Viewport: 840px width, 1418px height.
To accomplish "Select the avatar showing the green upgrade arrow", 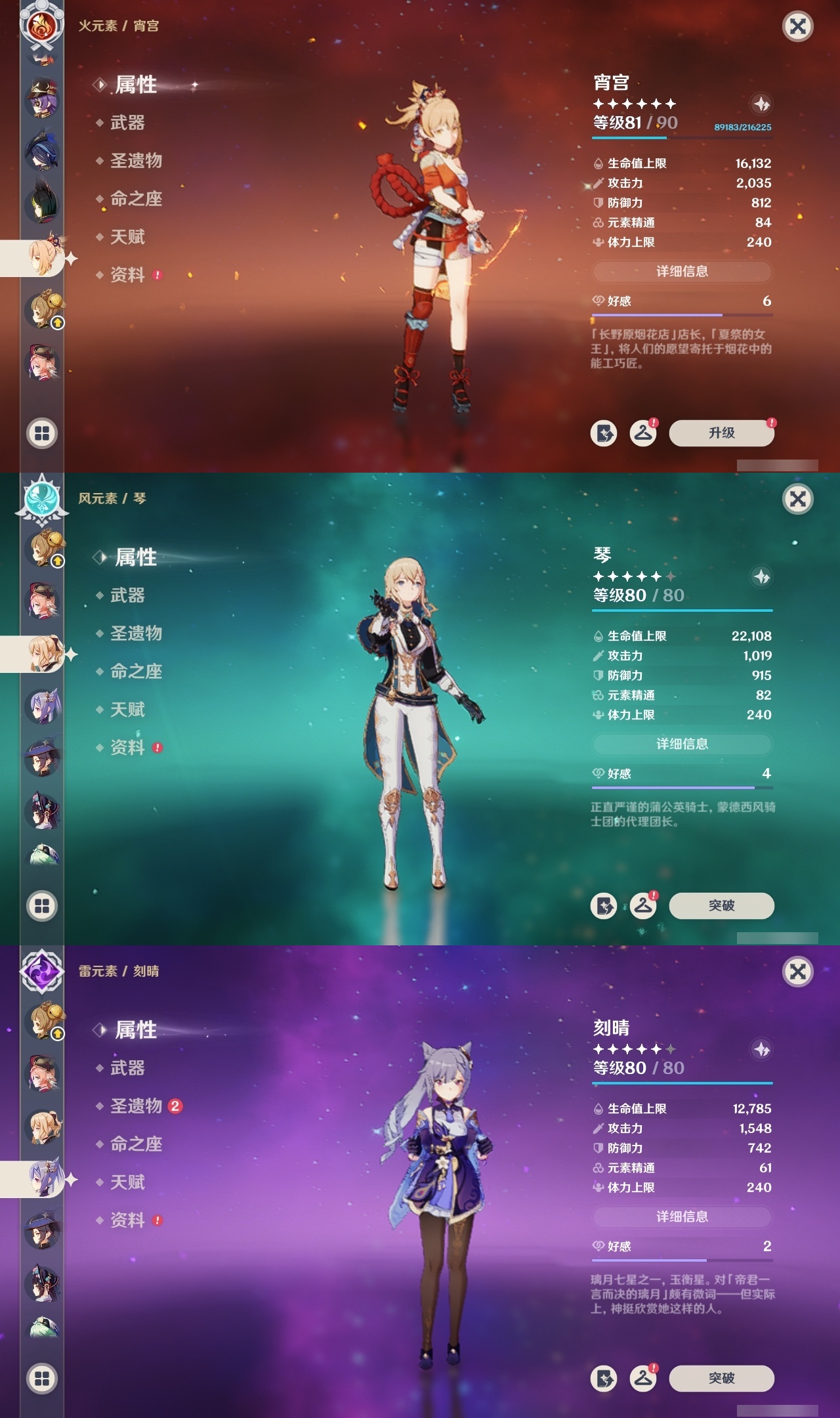I will pyautogui.click(x=46, y=309).
